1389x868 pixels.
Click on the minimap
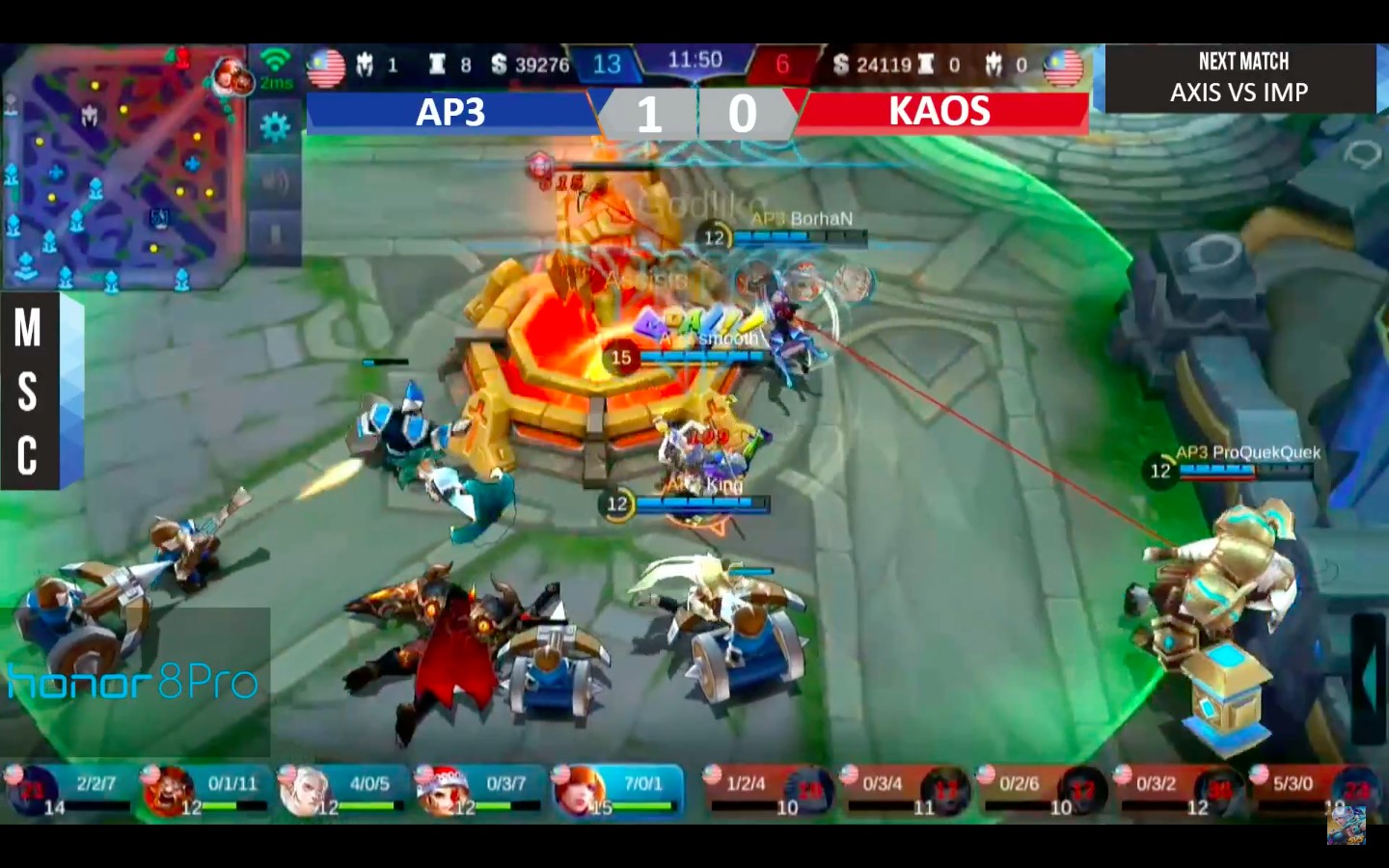[x=121, y=169]
